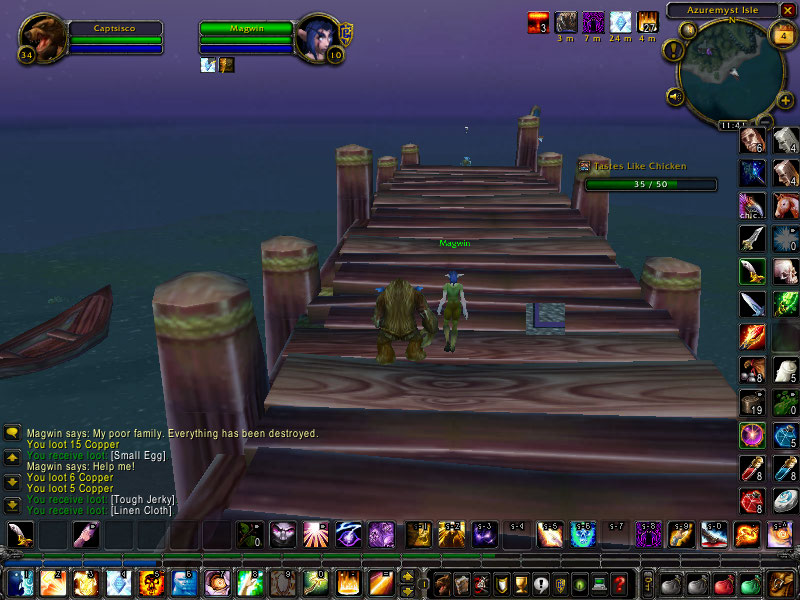Close the Azuremyst Isle minimap
The height and width of the screenshot is (600, 800).
tap(787, 10)
